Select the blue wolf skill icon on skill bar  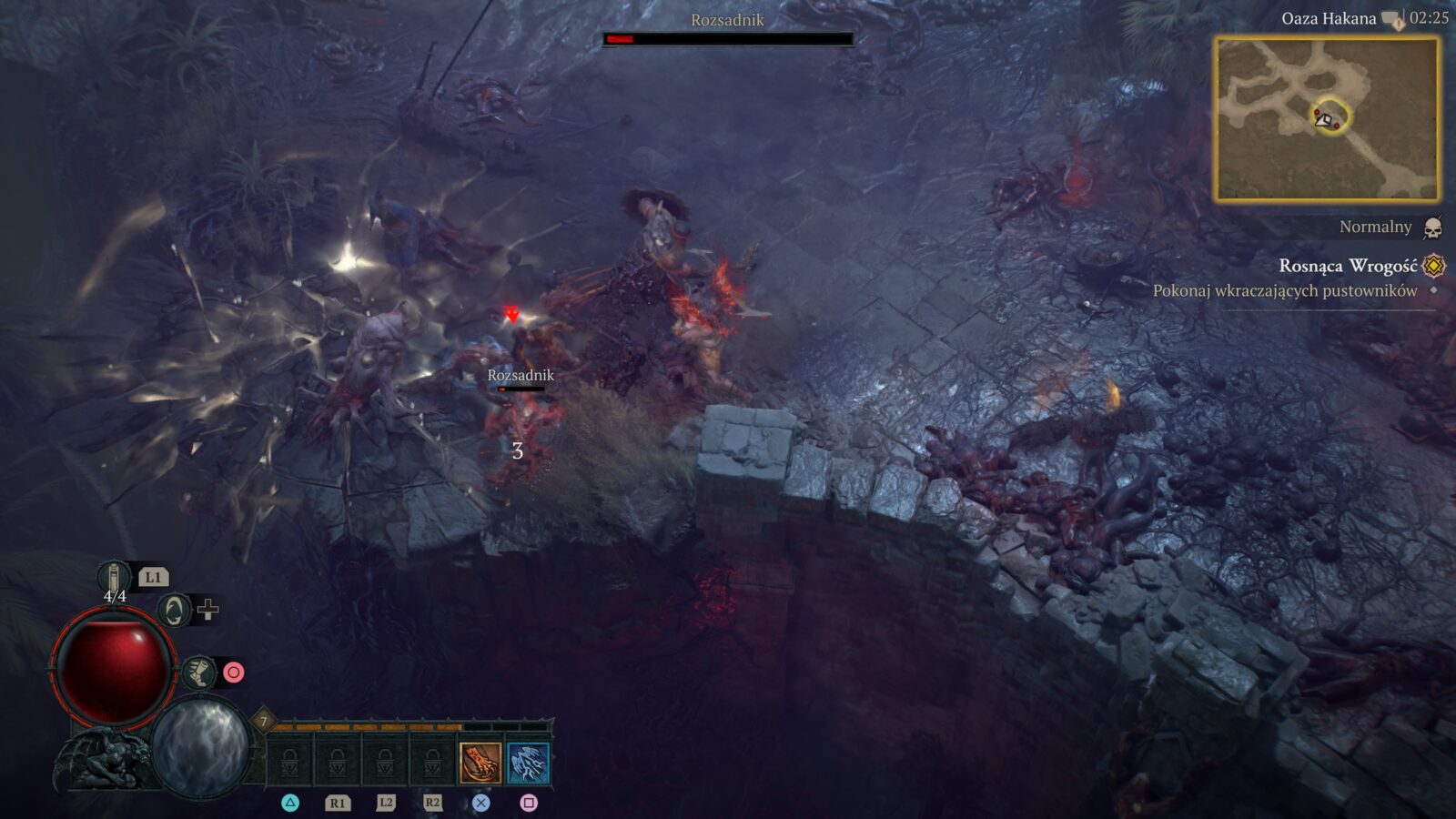(528, 763)
